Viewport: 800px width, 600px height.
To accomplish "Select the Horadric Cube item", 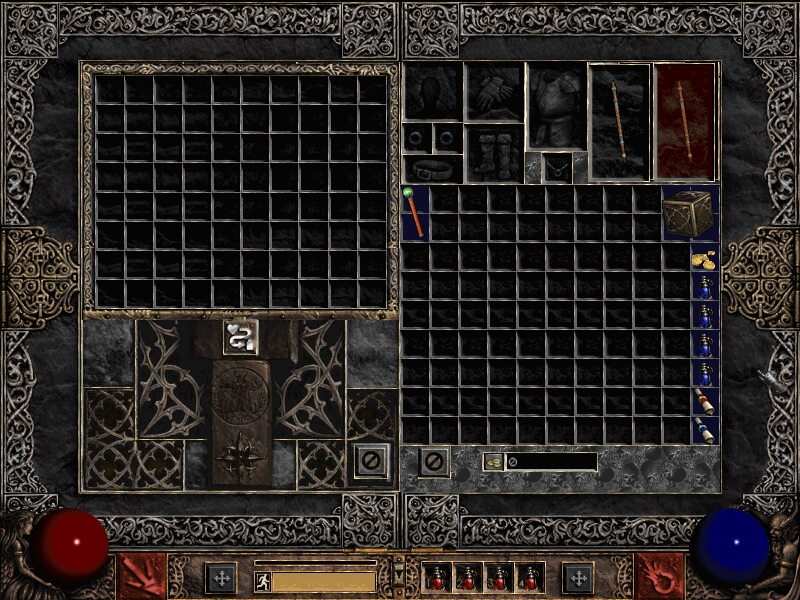I will pos(690,212).
